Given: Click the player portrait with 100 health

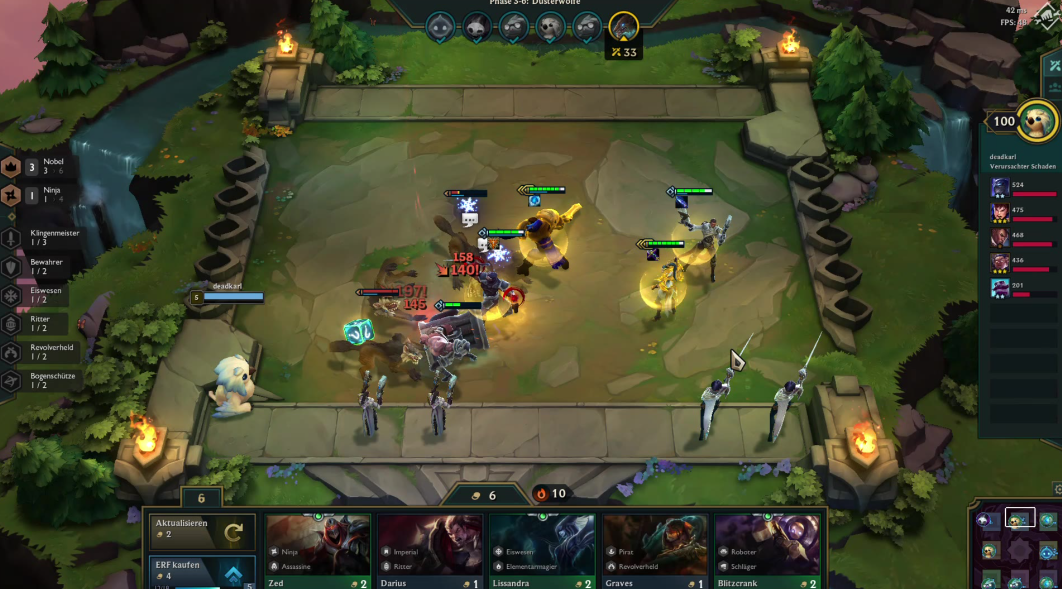Looking at the screenshot, I should 1037,121.
